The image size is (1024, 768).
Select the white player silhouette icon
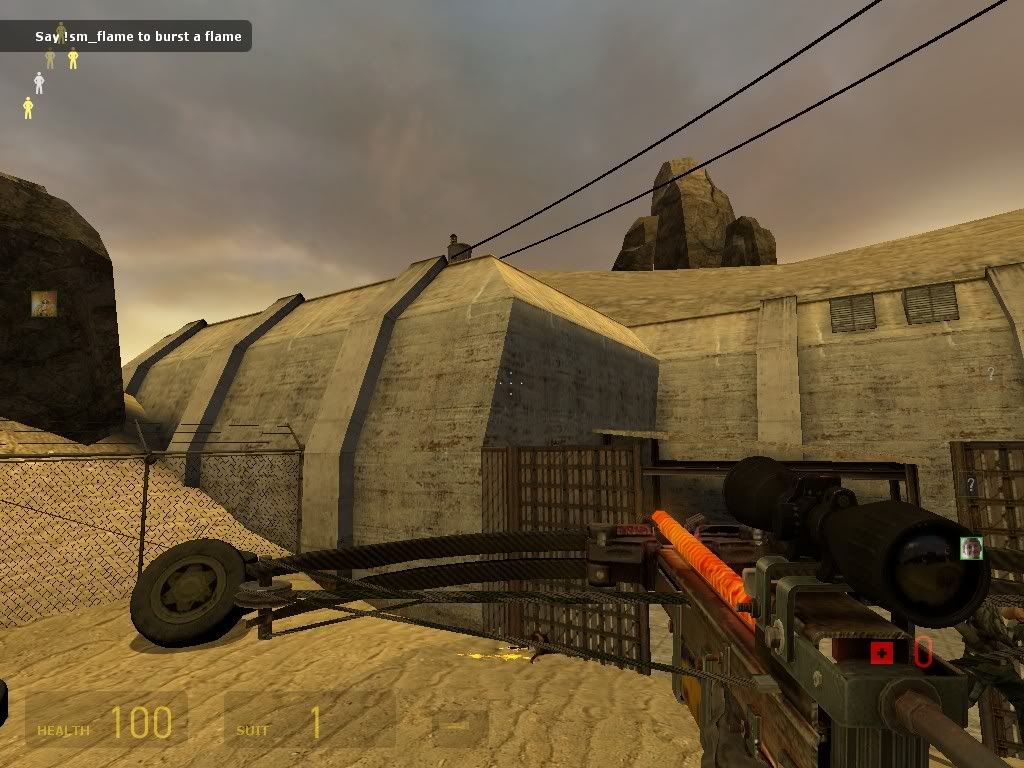(x=39, y=83)
